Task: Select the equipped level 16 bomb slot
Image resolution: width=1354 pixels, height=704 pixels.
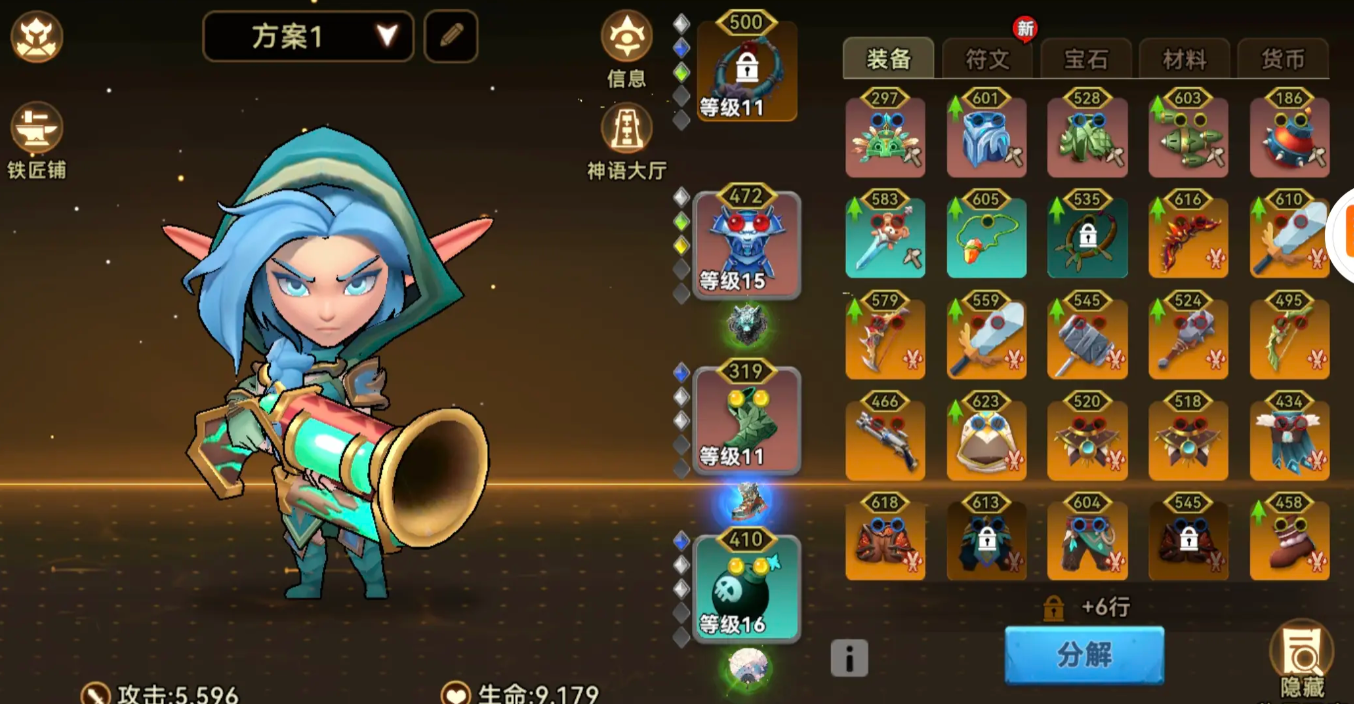Action: click(x=747, y=590)
